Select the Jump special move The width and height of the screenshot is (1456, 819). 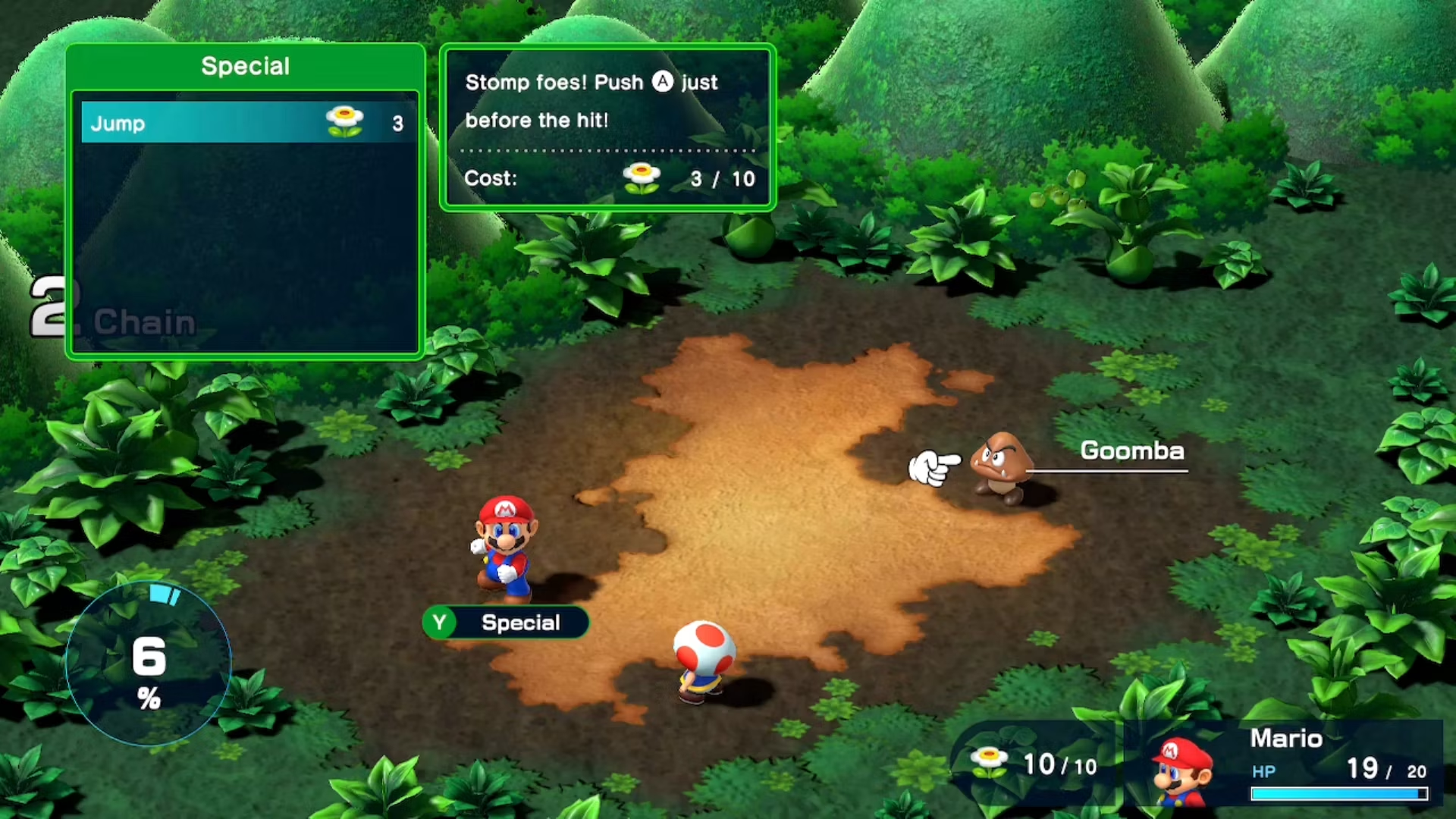point(248,123)
